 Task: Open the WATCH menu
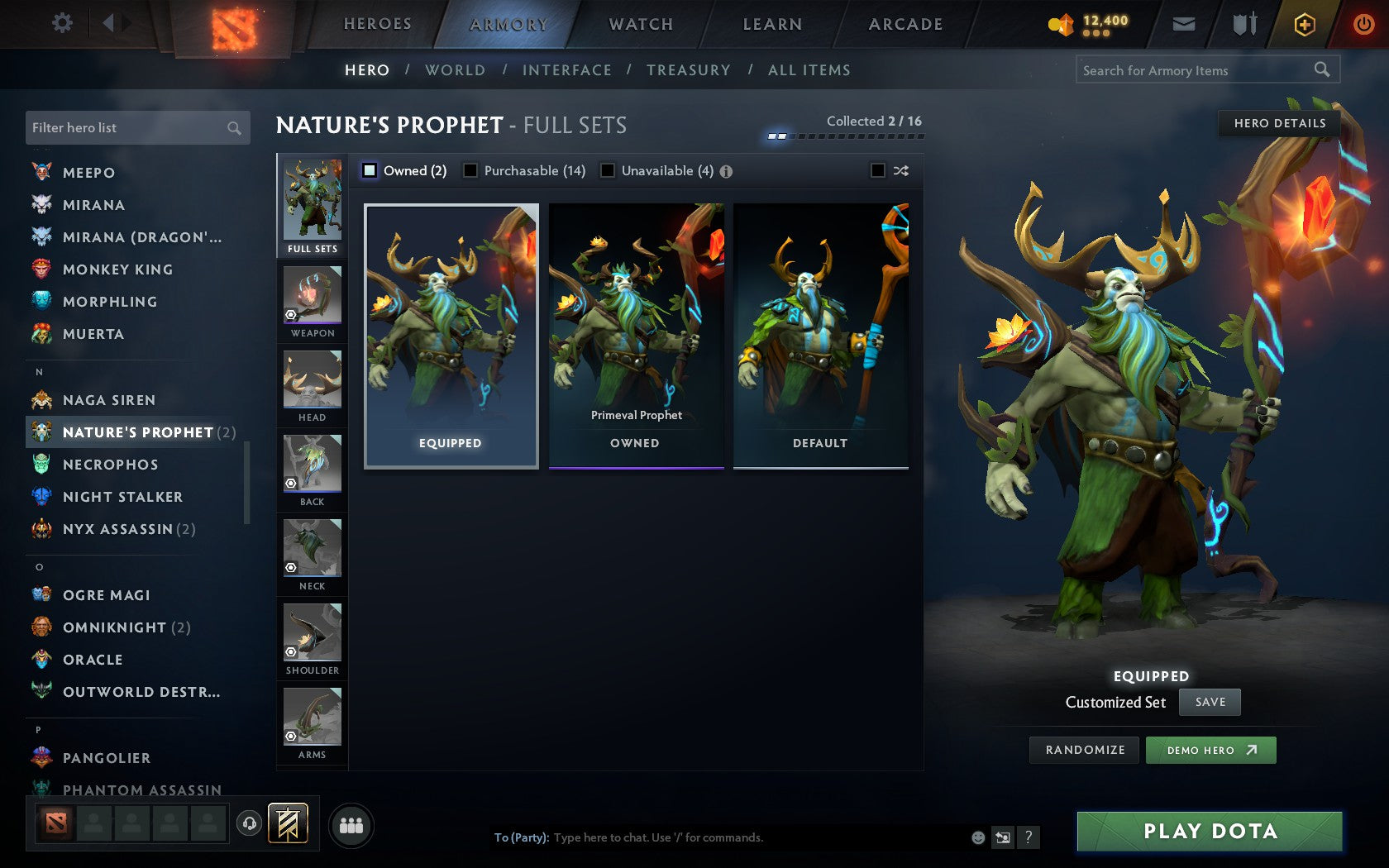[x=640, y=24]
